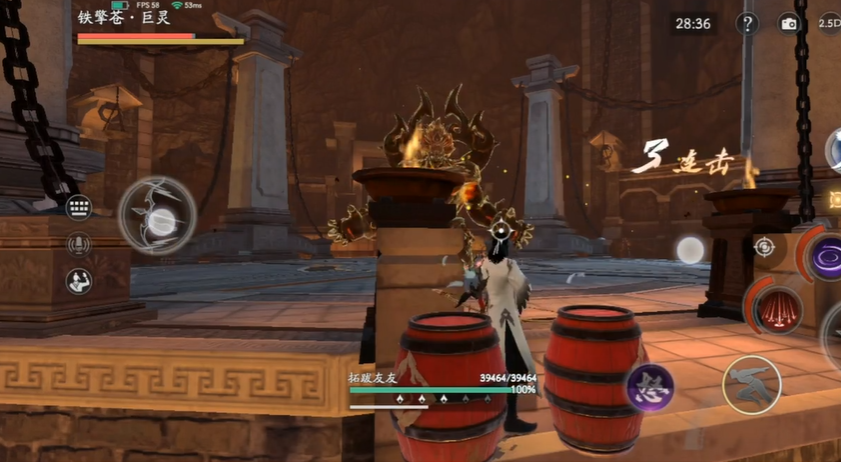Switch the 2.5D camera view toggle

(x=829, y=23)
